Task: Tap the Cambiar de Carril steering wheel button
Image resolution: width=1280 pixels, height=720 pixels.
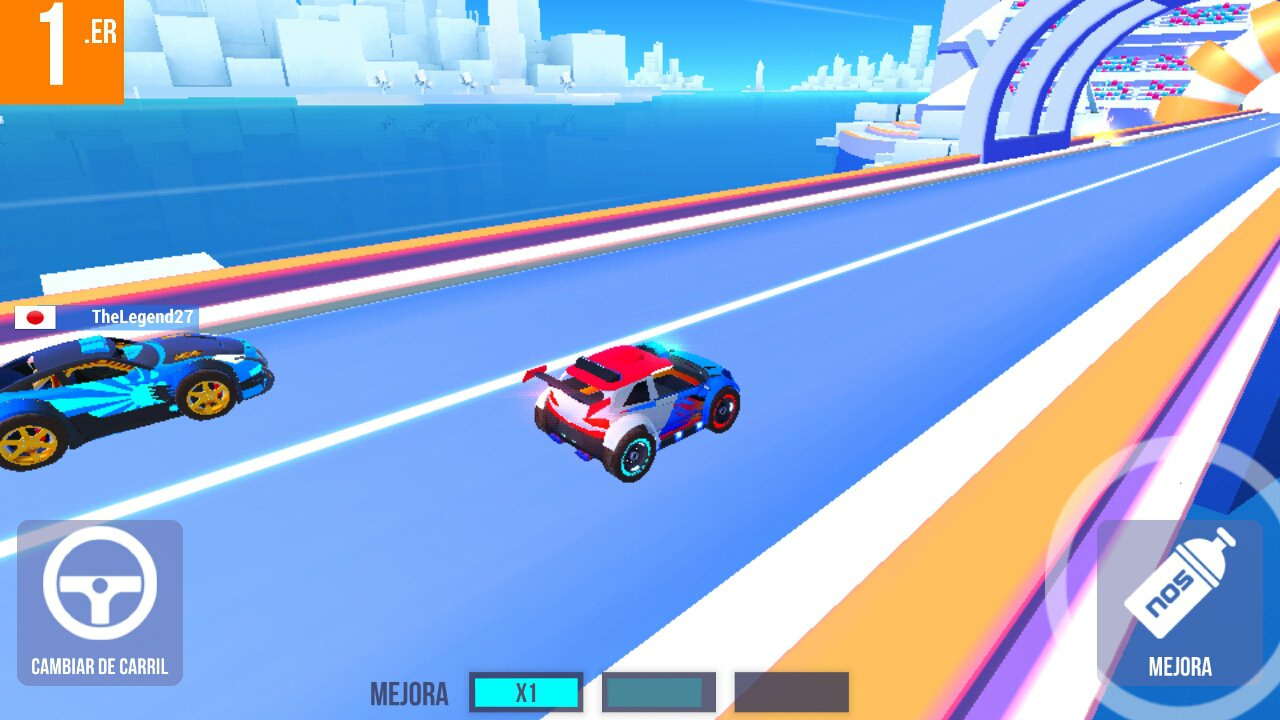Action: (100, 600)
